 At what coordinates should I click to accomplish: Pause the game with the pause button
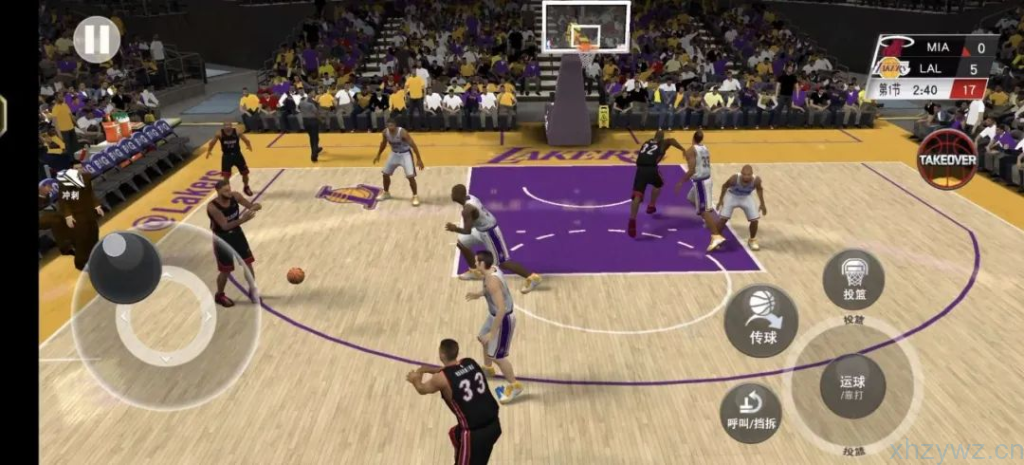tap(97, 40)
